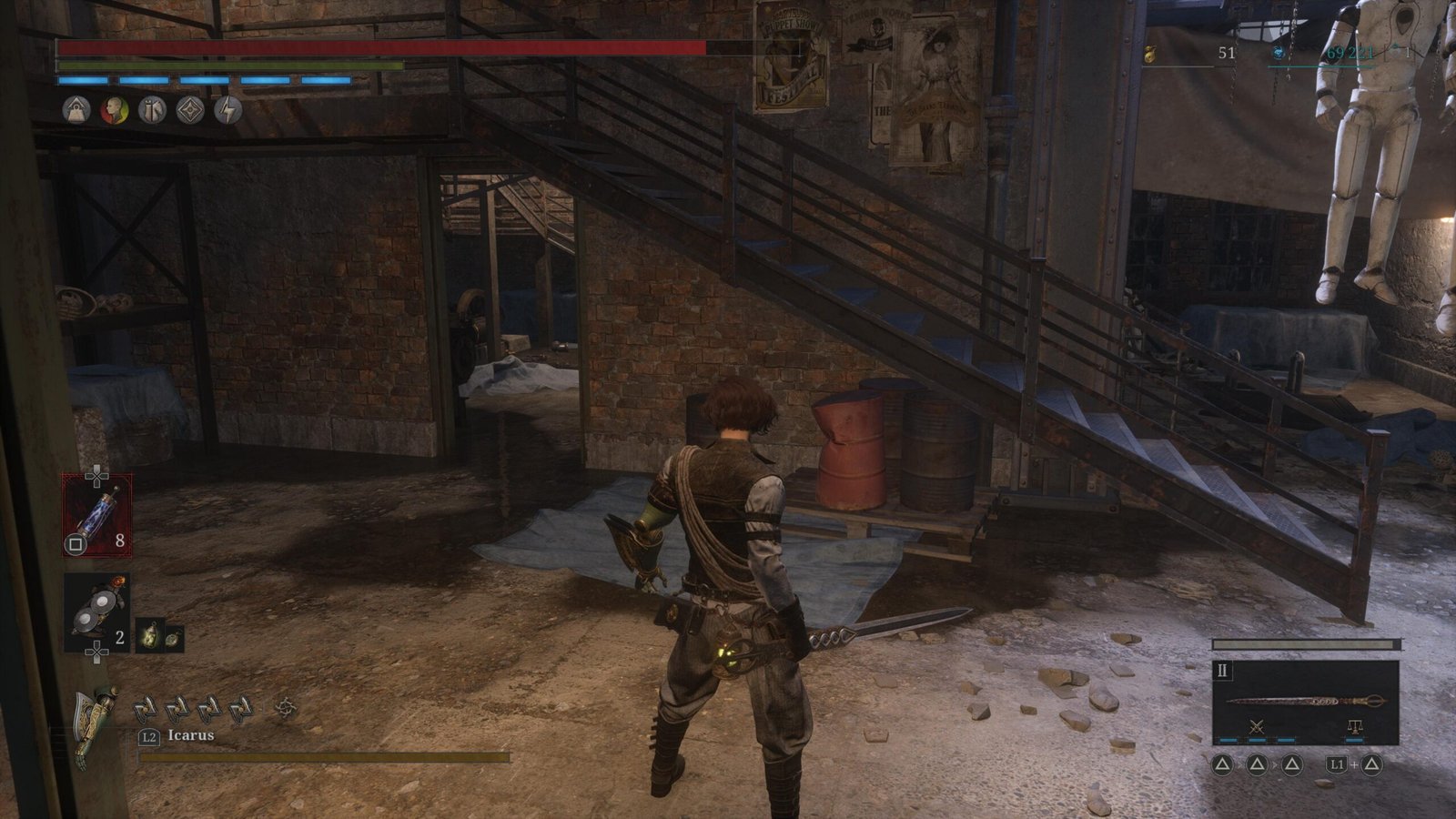Click the crossed swords icon on weapon panel

(1258, 727)
